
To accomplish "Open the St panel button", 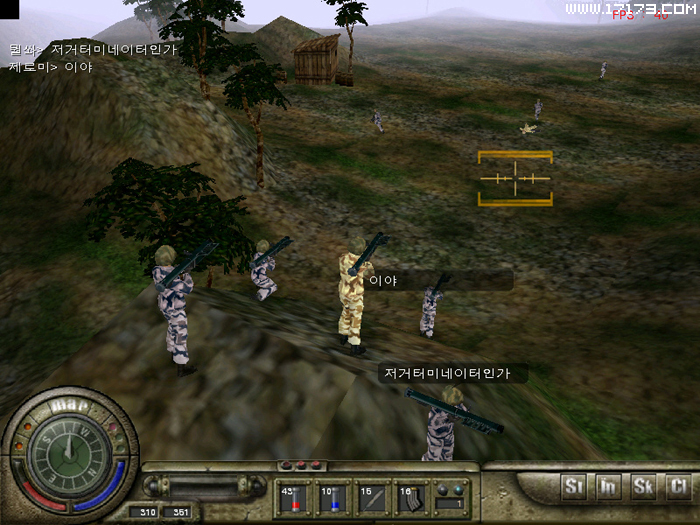I will pos(574,487).
